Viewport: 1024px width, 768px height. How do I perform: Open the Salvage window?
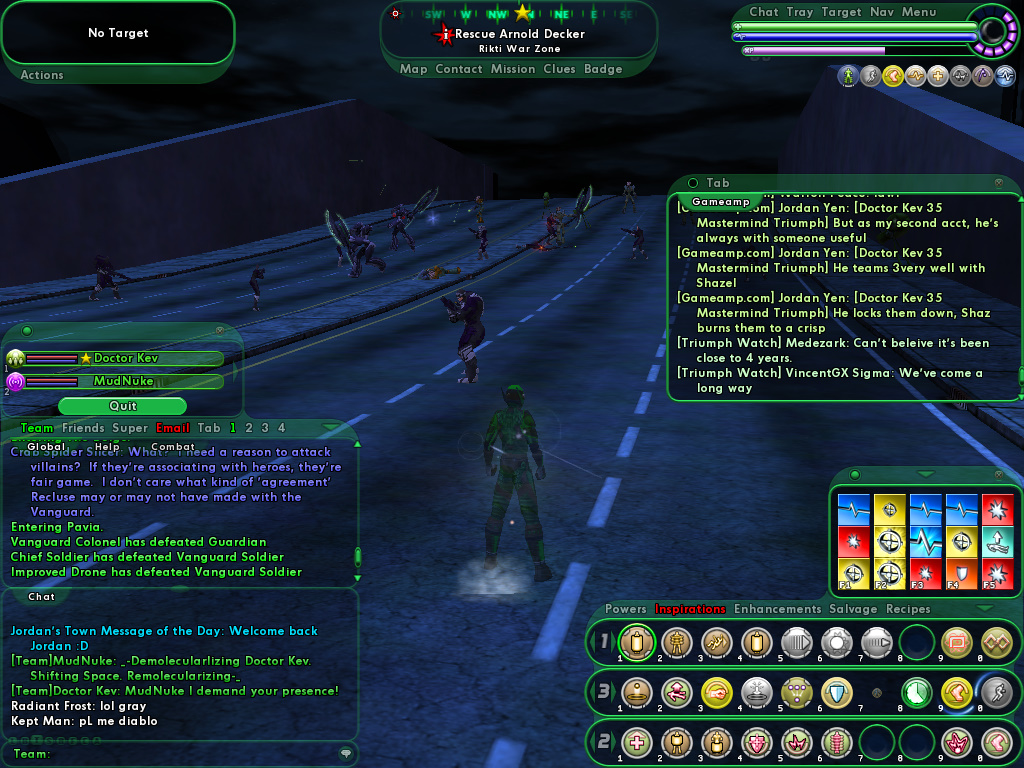point(853,609)
